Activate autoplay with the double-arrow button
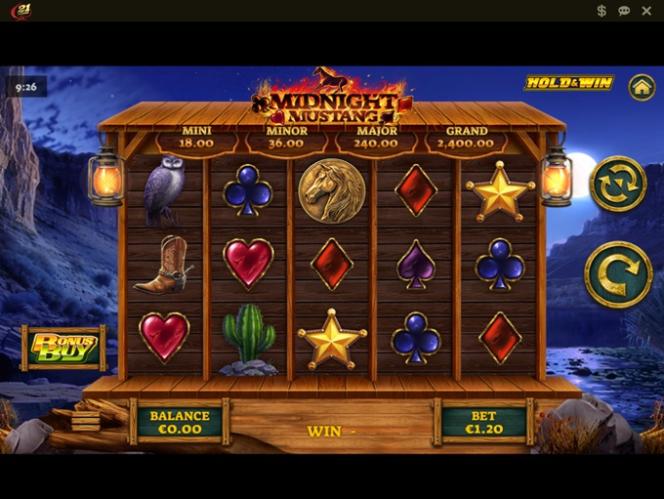 (617, 184)
